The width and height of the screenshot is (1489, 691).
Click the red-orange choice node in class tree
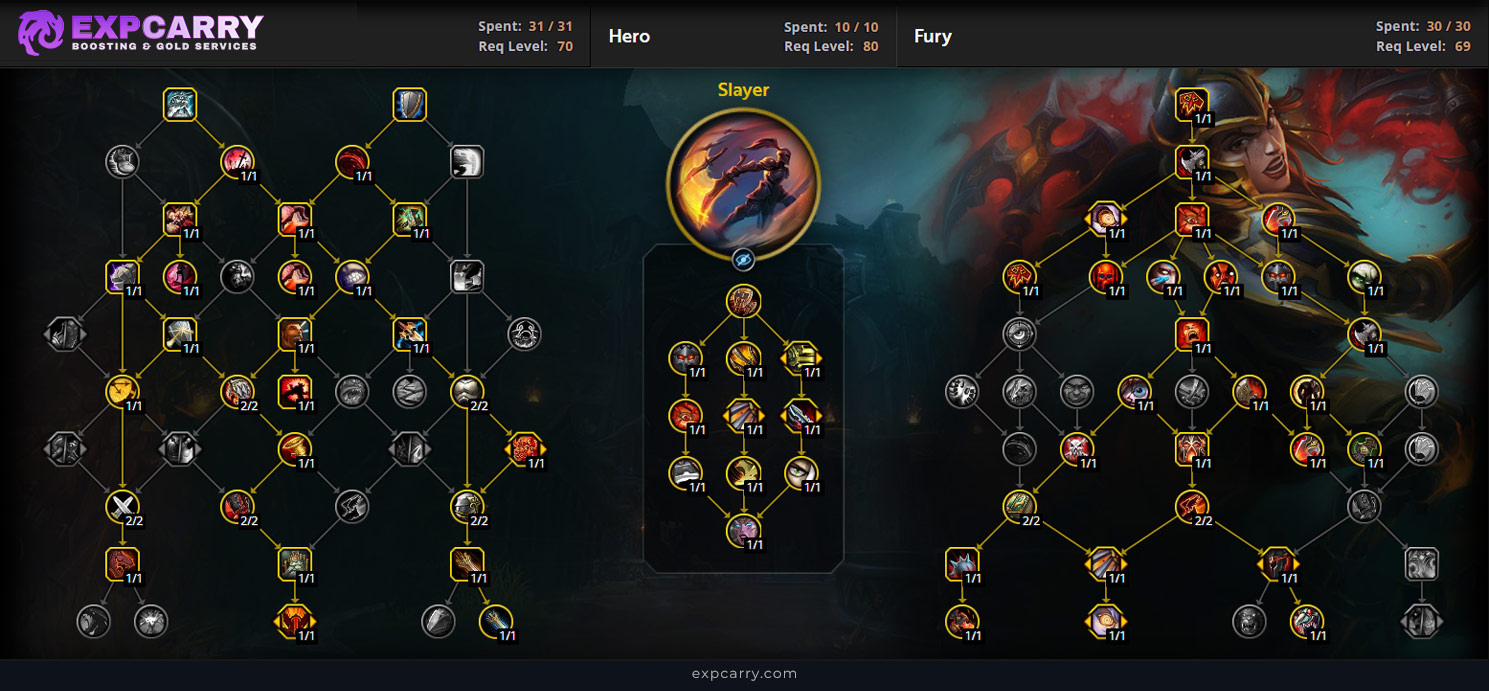[x=525, y=449]
